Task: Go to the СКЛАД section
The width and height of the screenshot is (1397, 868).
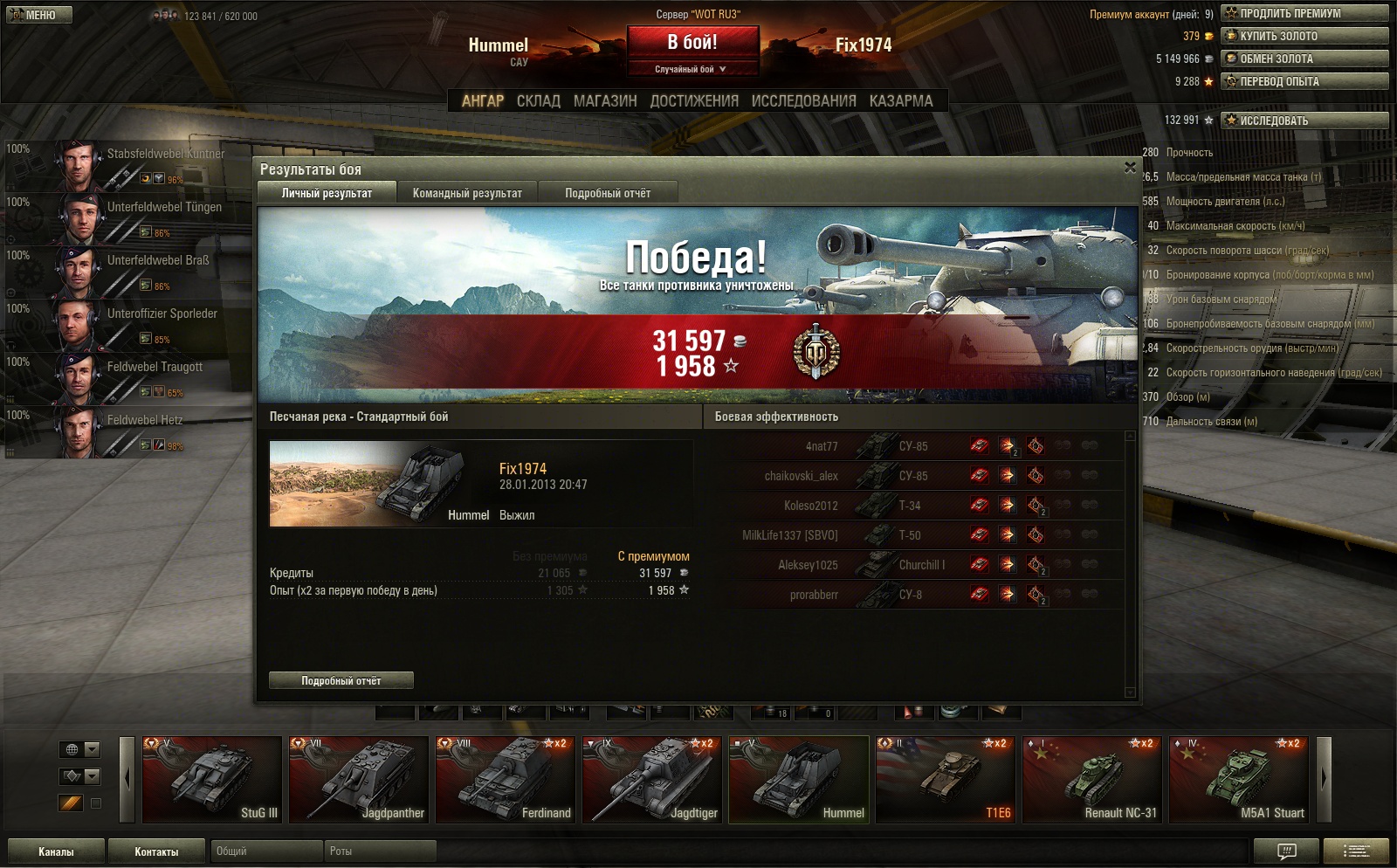Action: click(x=538, y=100)
